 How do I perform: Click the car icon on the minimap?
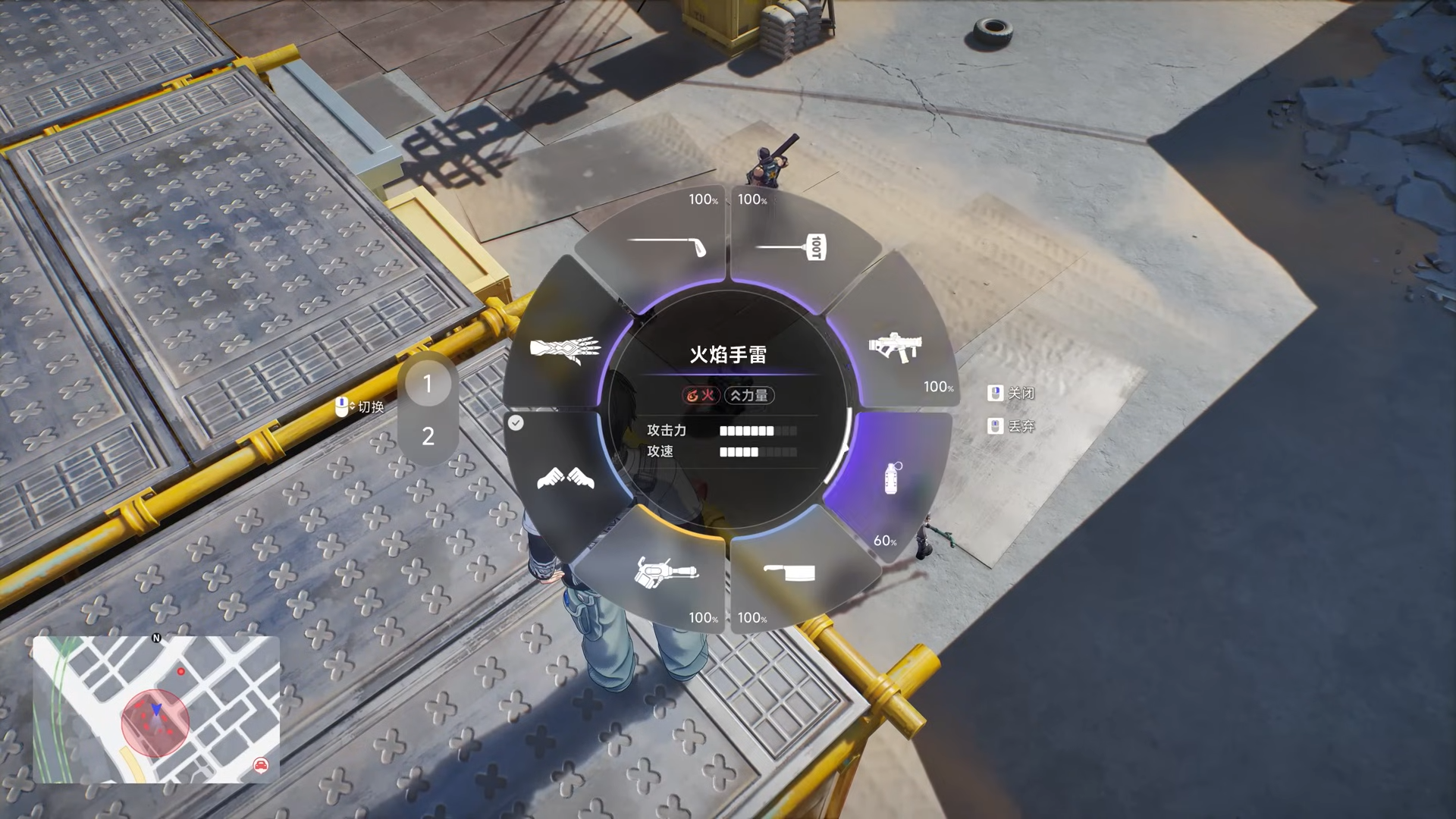(x=261, y=764)
